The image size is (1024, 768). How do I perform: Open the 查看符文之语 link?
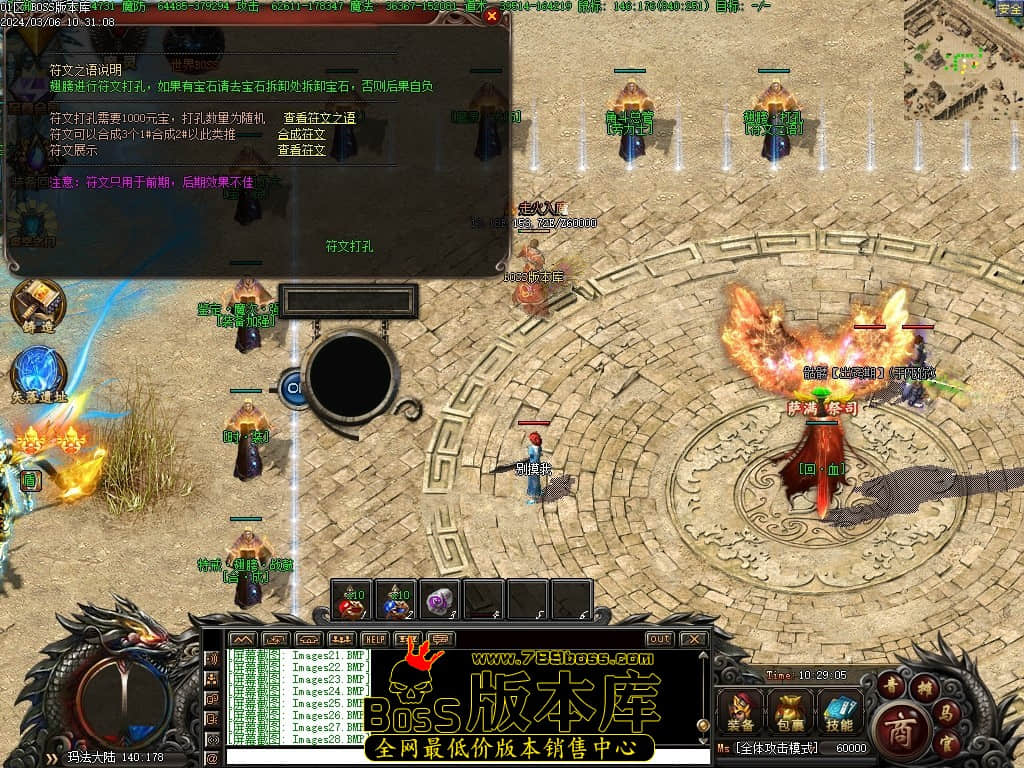click(x=319, y=118)
